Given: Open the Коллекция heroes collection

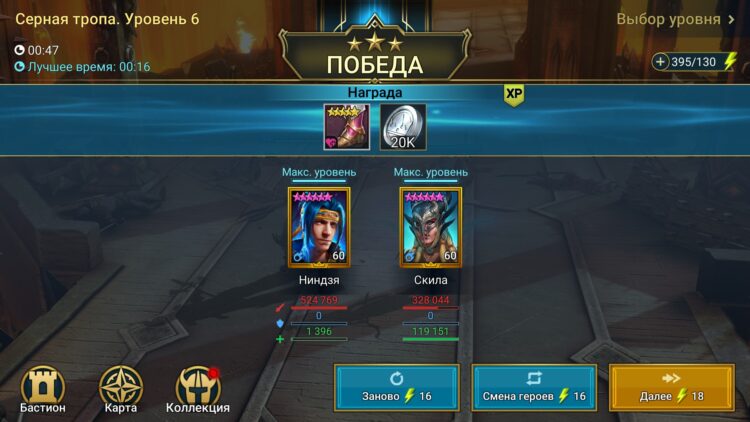Looking at the screenshot, I should coord(198,389).
